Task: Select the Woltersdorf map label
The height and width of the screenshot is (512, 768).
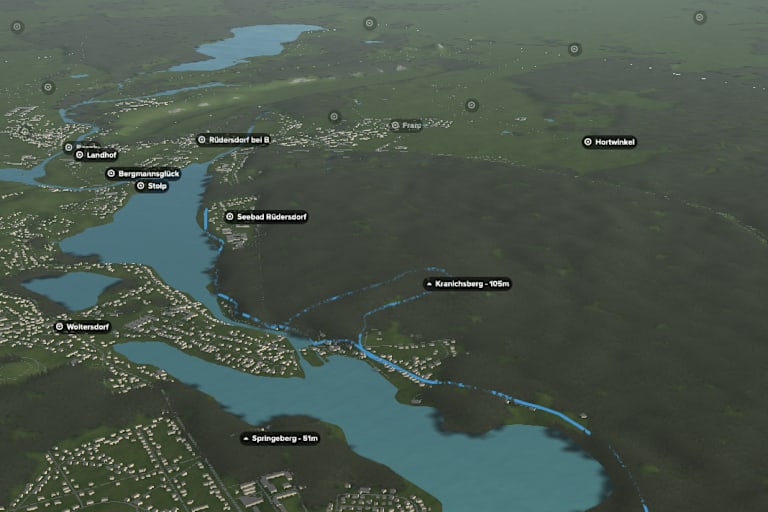Action: point(82,326)
